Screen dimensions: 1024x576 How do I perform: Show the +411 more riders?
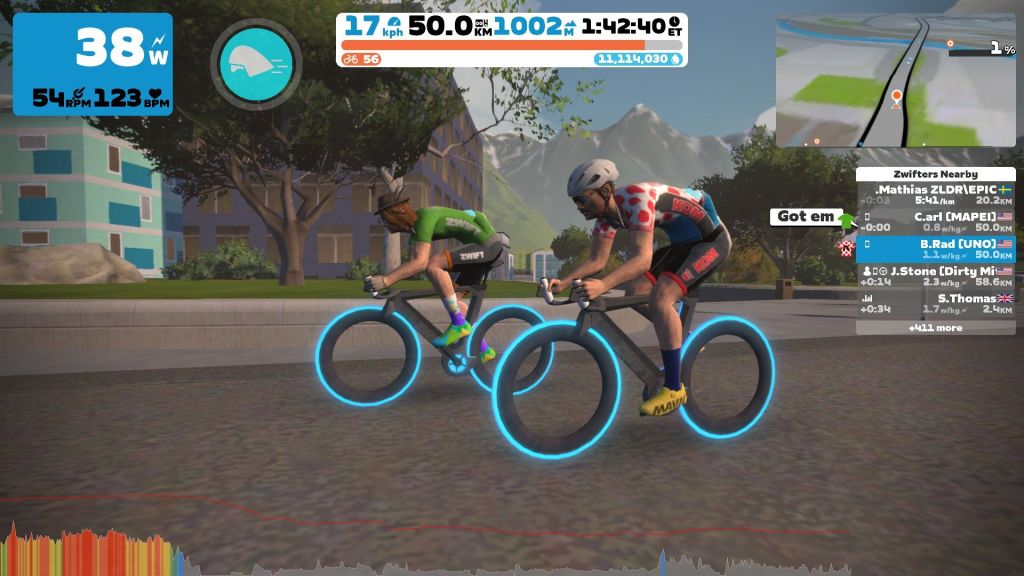[935, 327]
